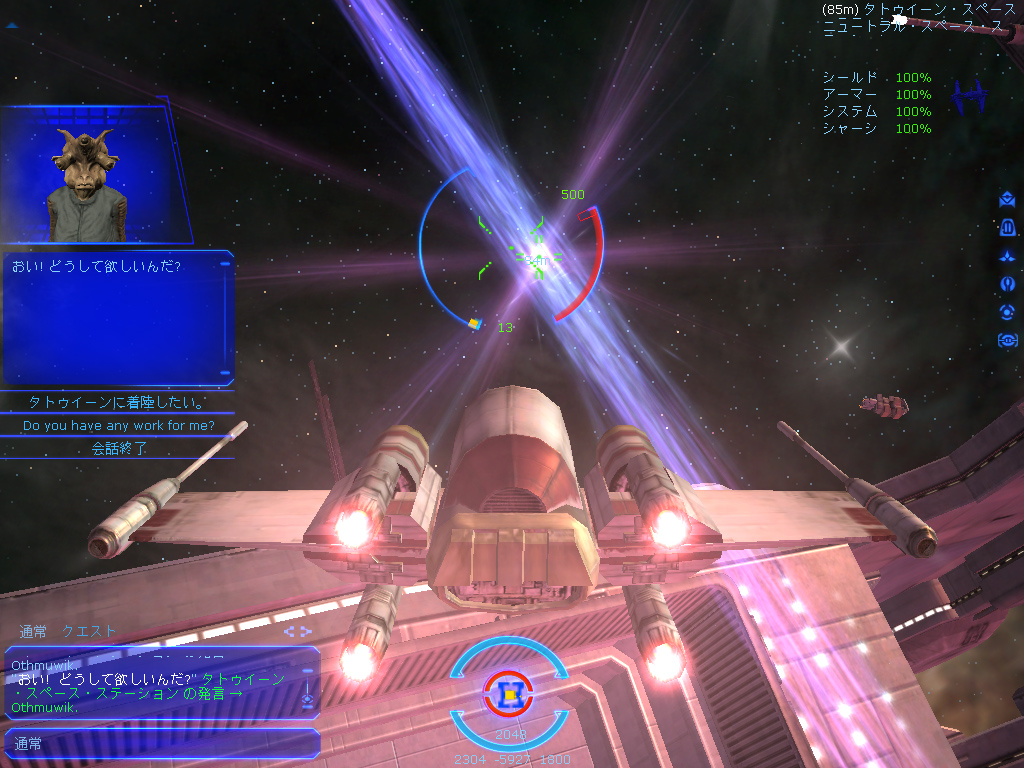Click the chat tab arrows icon

(x=297, y=631)
